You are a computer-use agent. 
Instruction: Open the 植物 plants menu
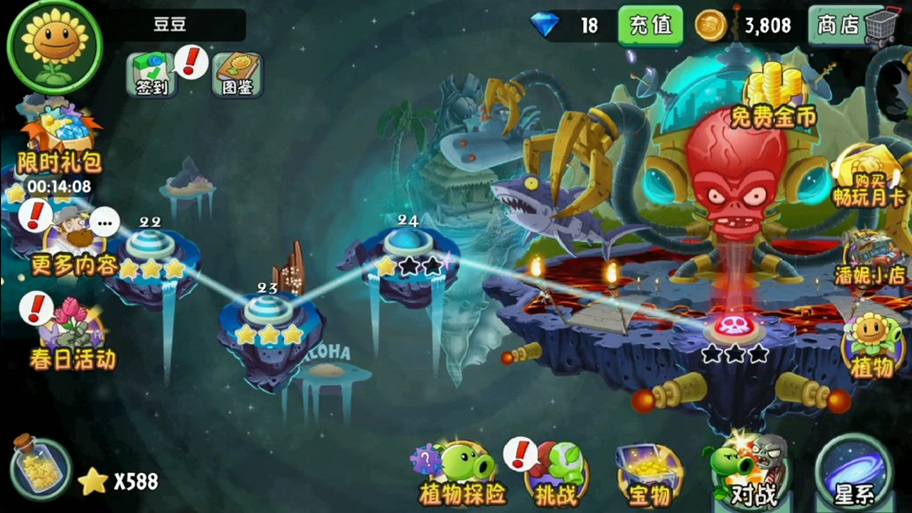[x=873, y=345]
